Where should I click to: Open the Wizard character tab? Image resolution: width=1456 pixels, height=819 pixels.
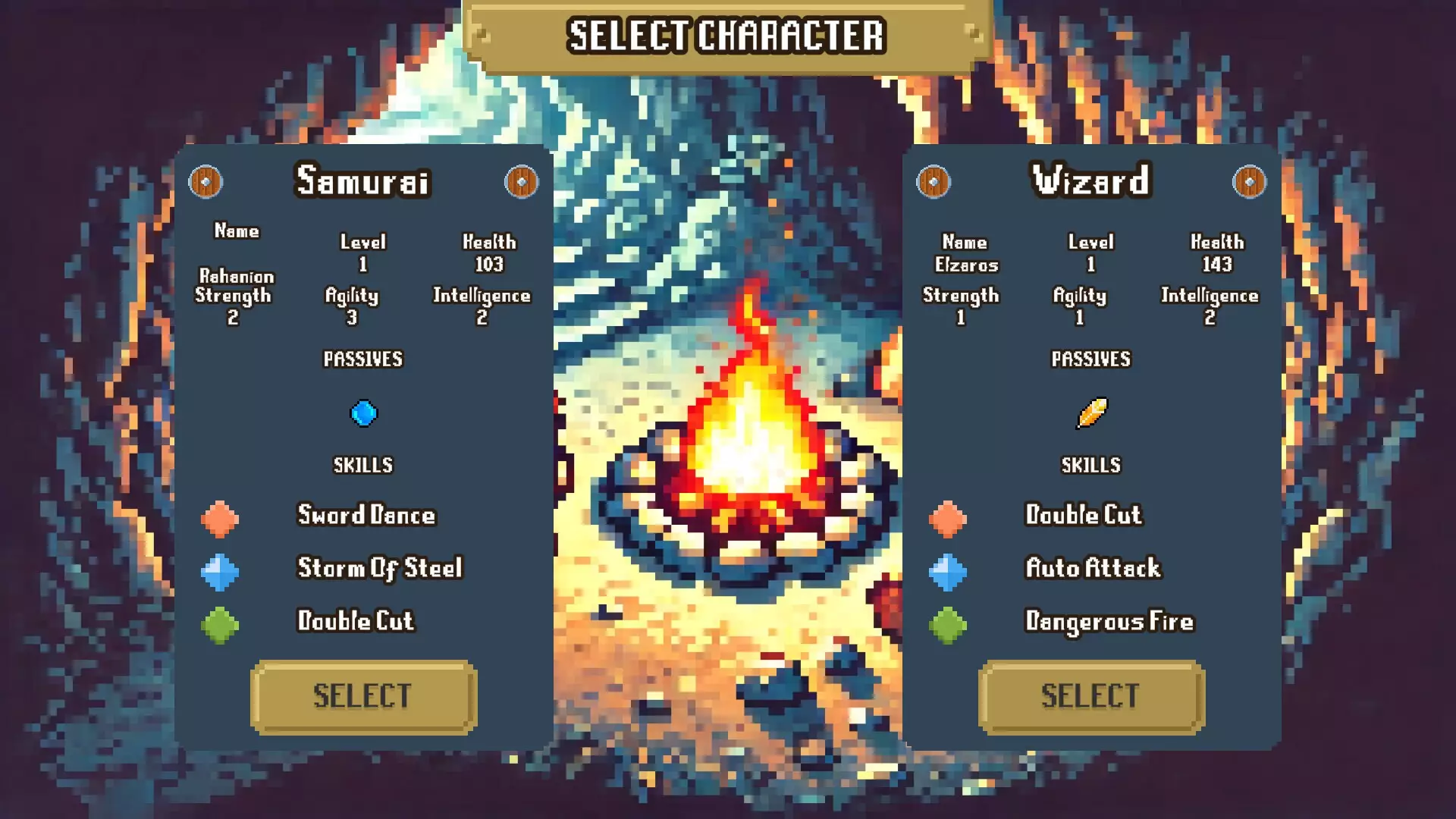coord(1090,181)
